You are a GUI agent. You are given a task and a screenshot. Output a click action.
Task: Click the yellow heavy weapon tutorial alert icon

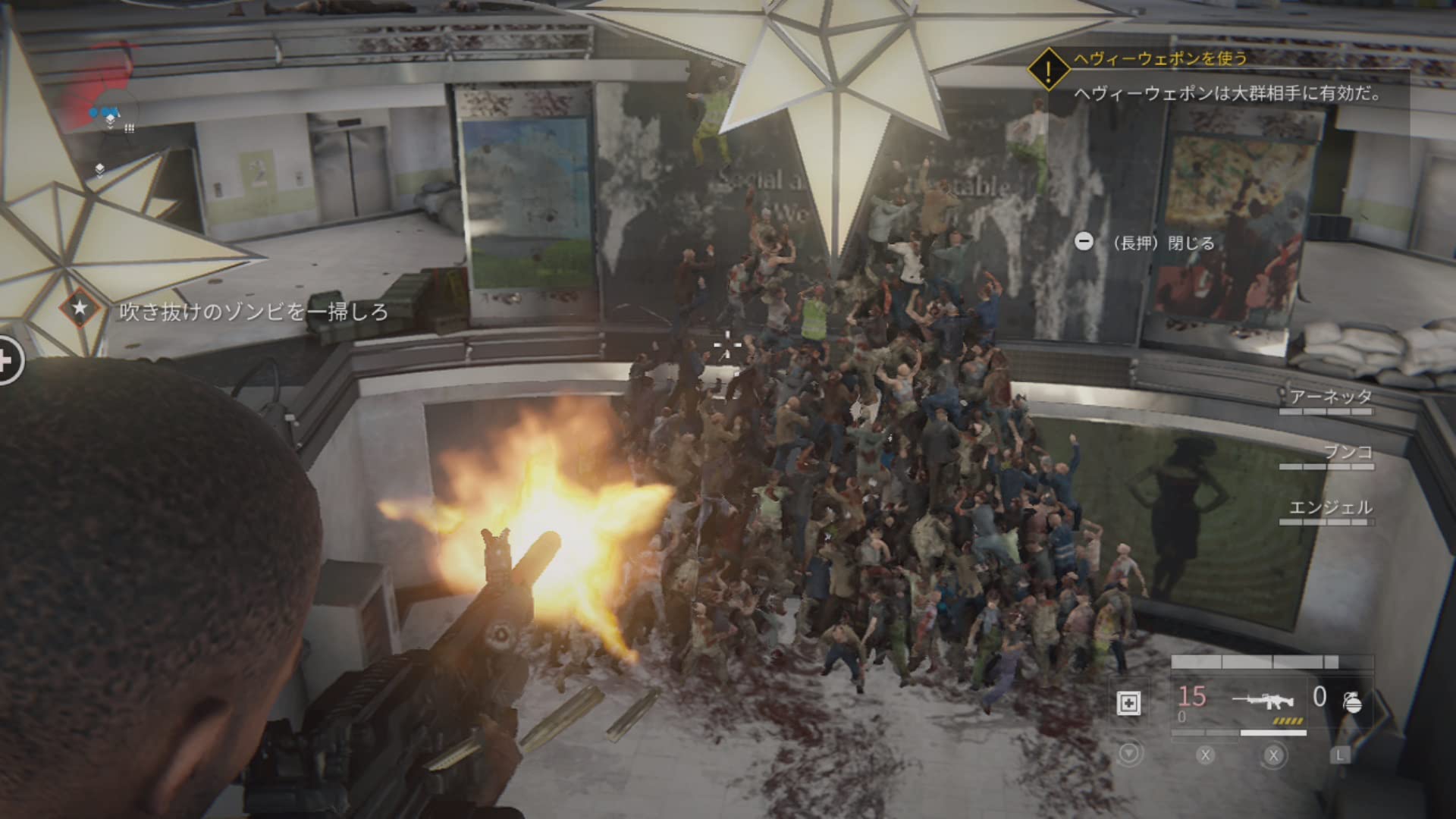(x=1048, y=71)
